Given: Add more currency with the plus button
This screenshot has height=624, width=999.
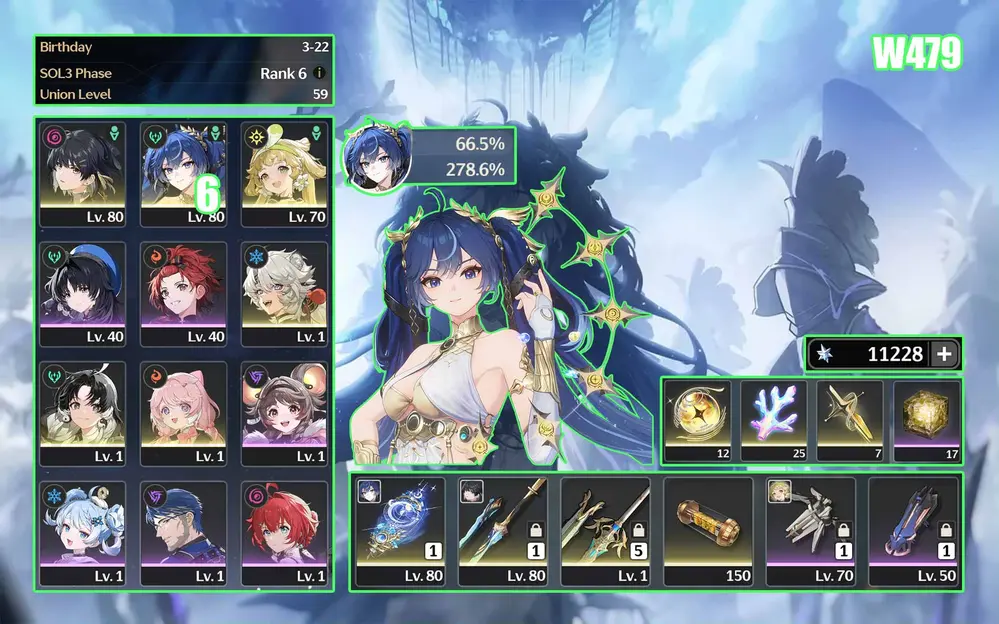Looking at the screenshot, I should [x=944, y=353].
